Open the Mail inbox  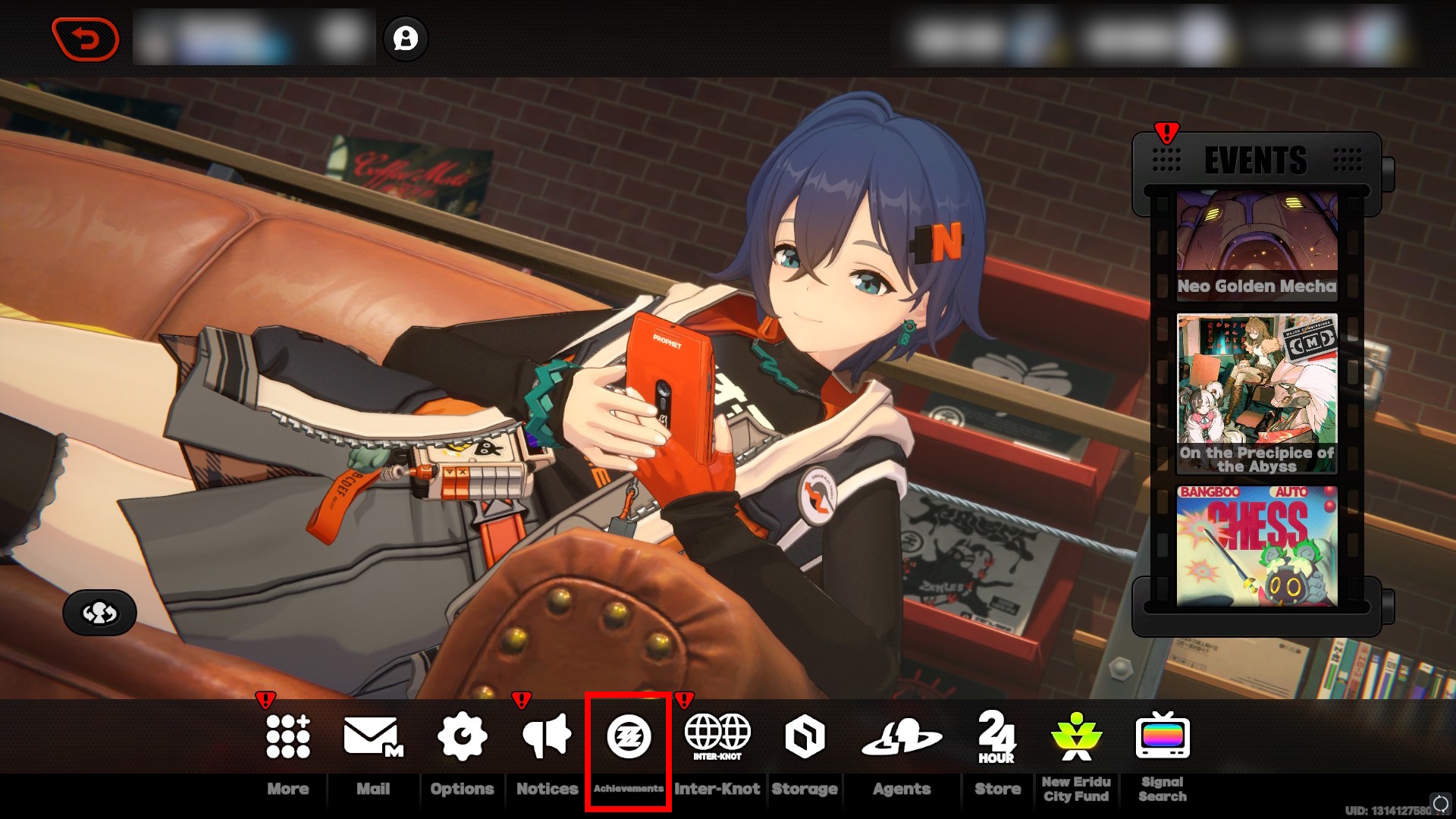(x=371, y=736)
